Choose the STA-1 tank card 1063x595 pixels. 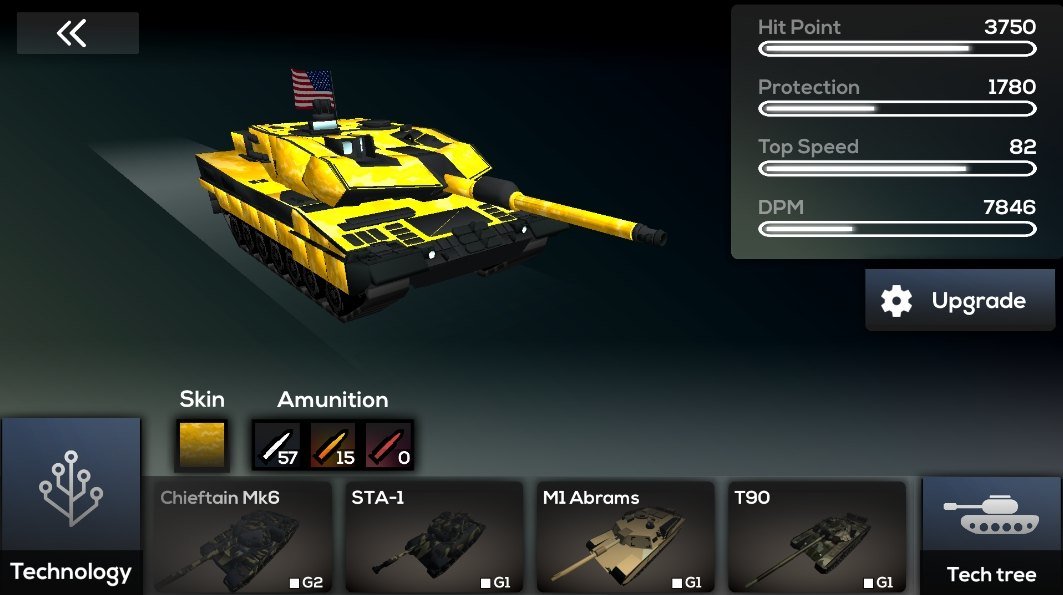click(x=433, y=538)
